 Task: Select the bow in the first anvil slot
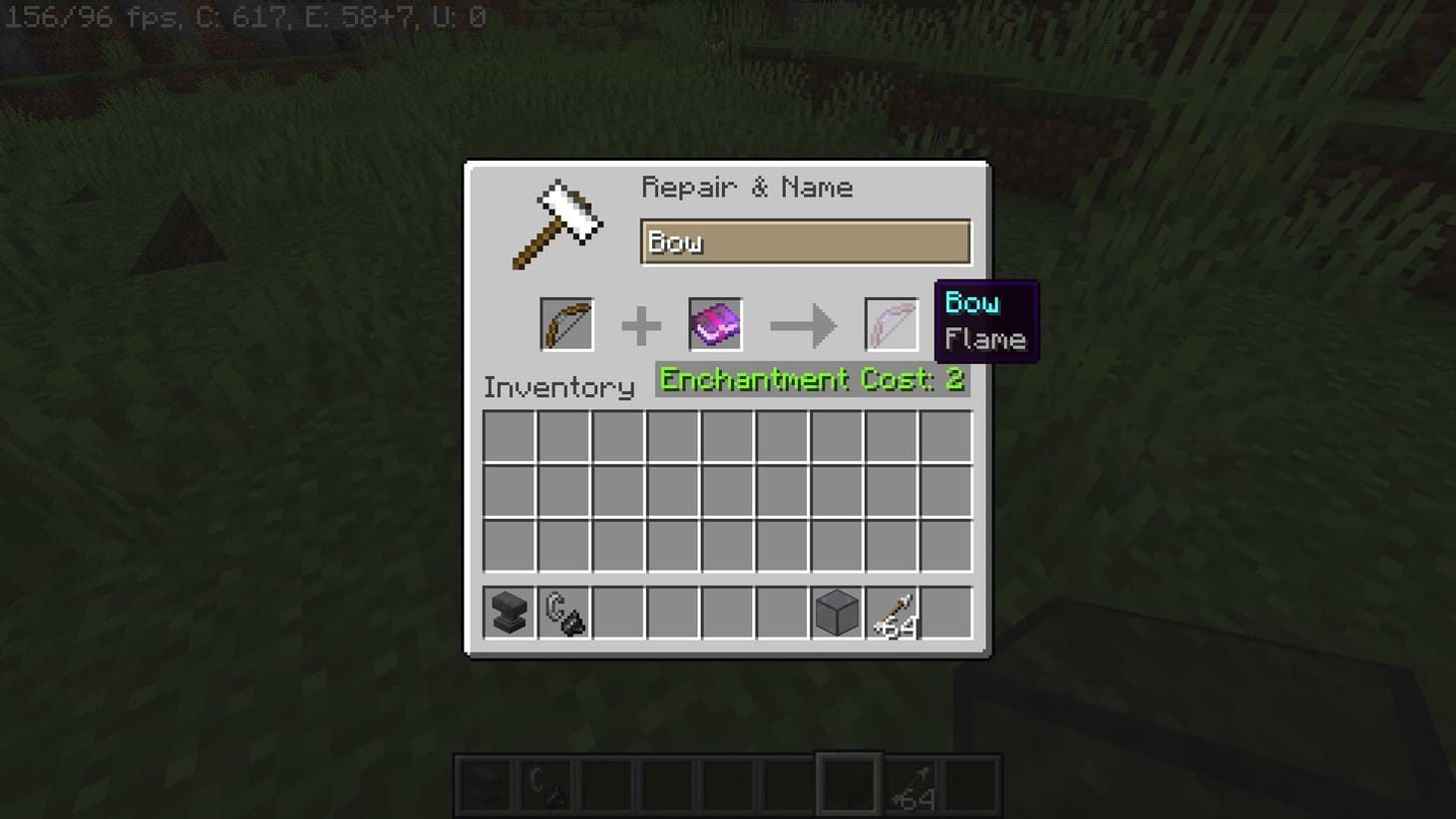566,323
